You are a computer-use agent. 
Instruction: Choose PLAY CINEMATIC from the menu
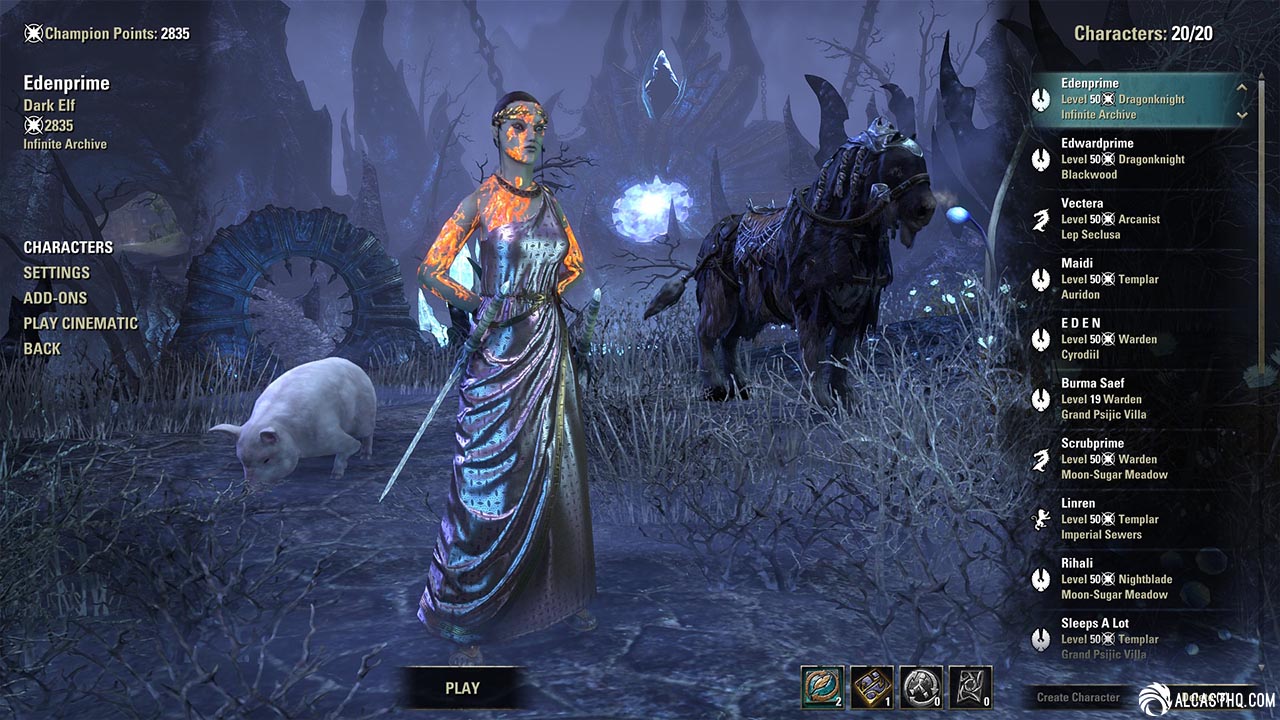(x=81, y=323)
